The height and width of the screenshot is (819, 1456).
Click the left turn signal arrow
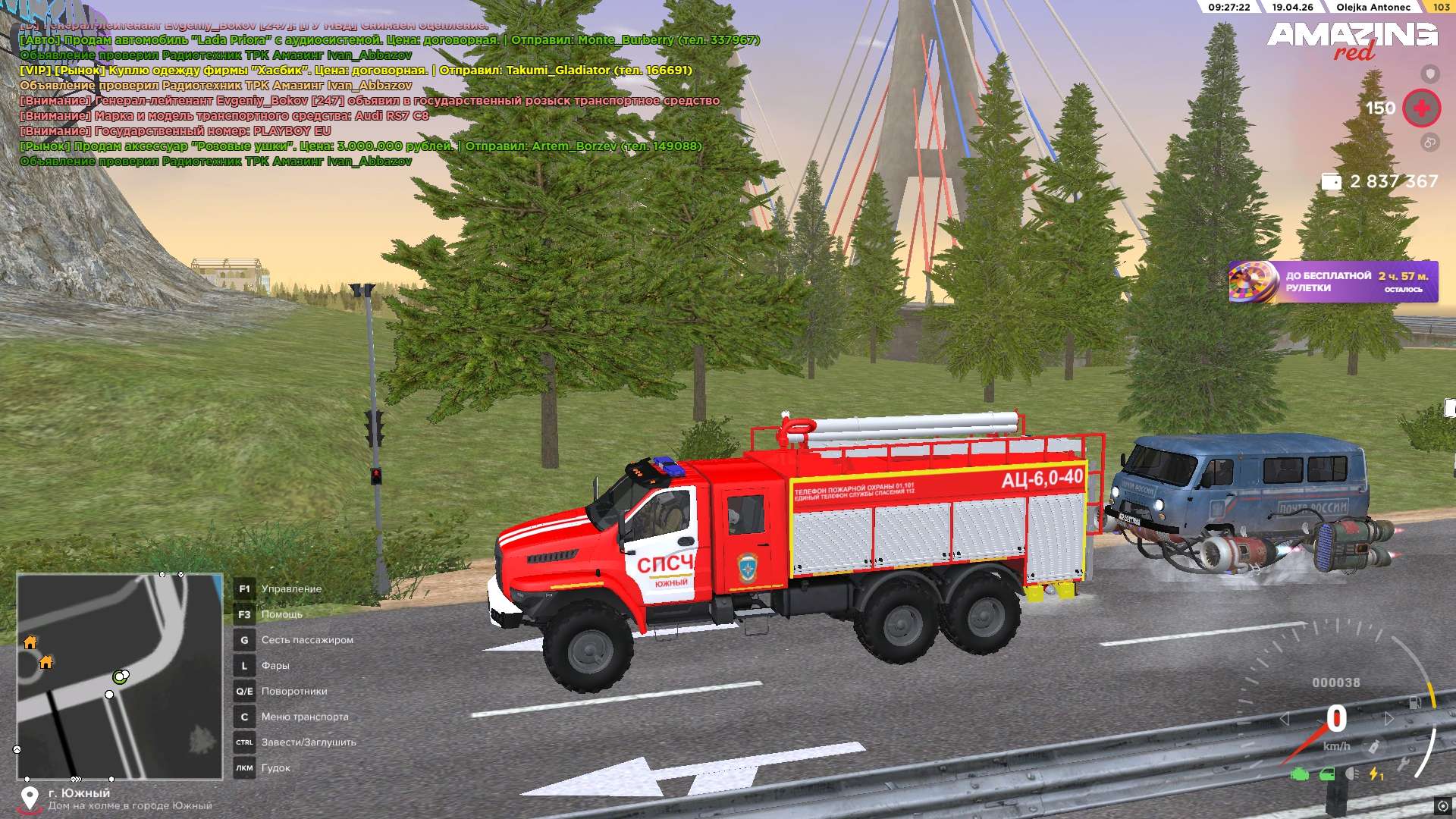(x=1285, y=718)
